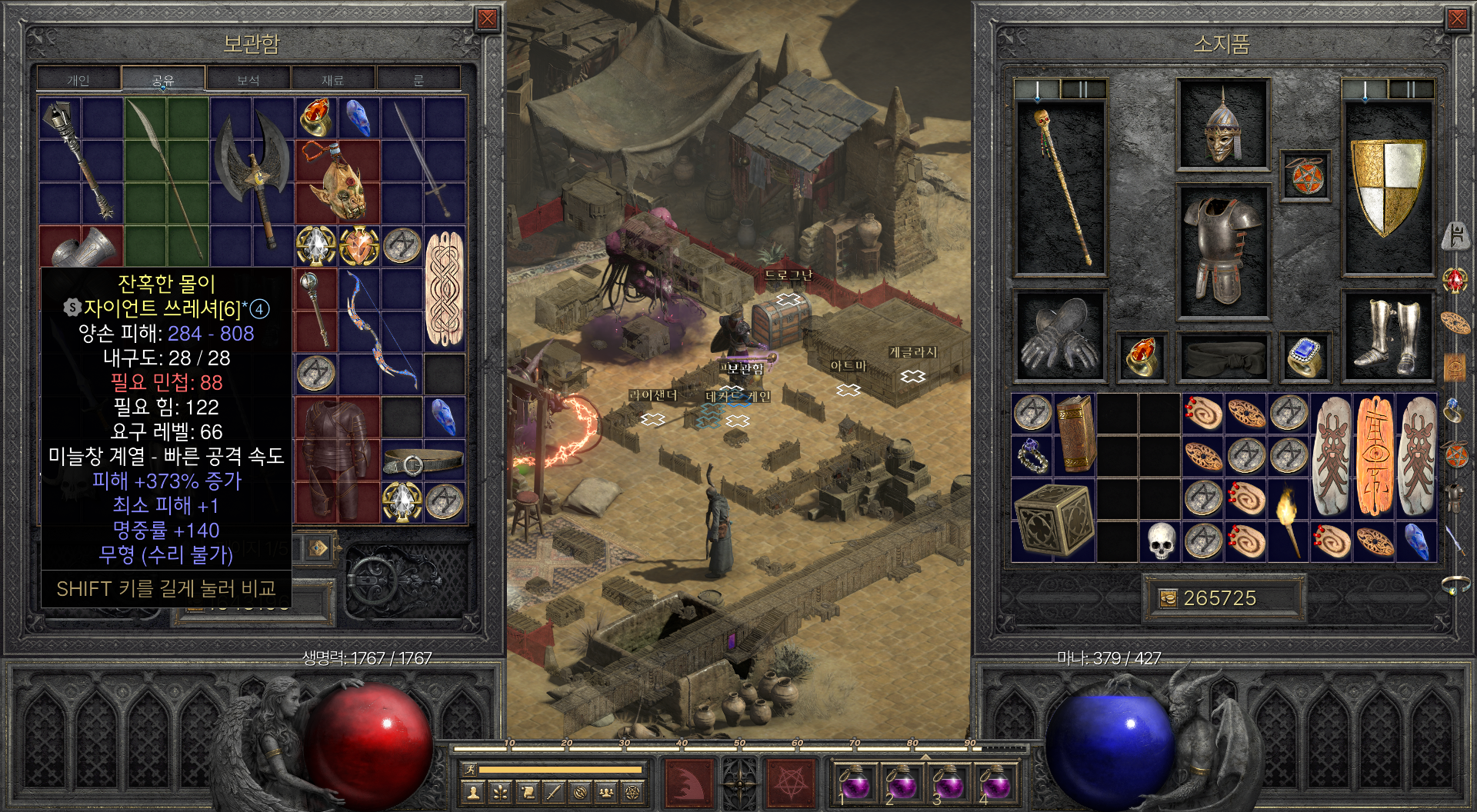The image size is (1477, 812).
Task: Open the 보석 stash tab
Action: 248,79
